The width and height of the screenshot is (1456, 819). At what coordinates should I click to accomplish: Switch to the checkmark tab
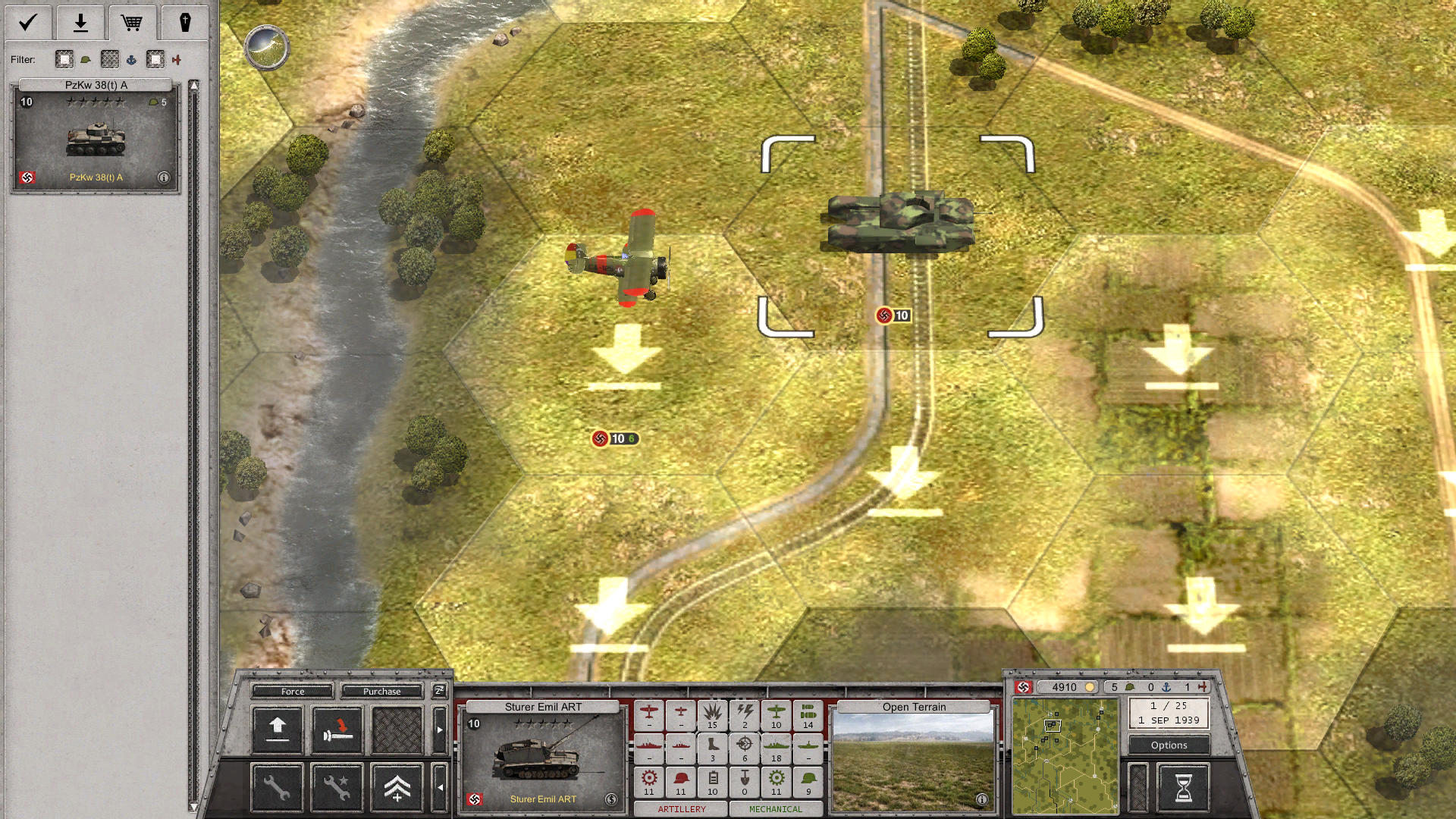[x=28, y=23]
